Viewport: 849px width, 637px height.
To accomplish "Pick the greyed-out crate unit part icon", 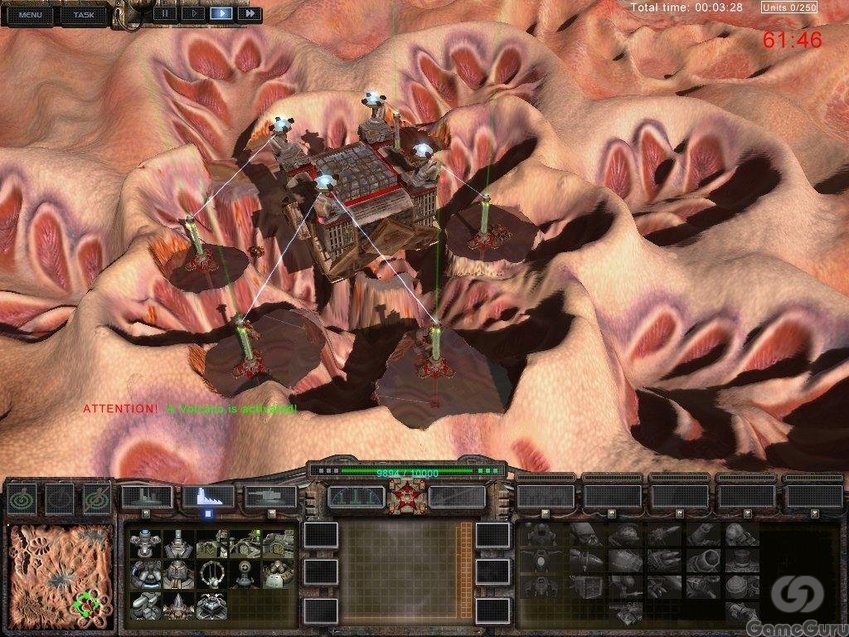I will tap(587, 587).
